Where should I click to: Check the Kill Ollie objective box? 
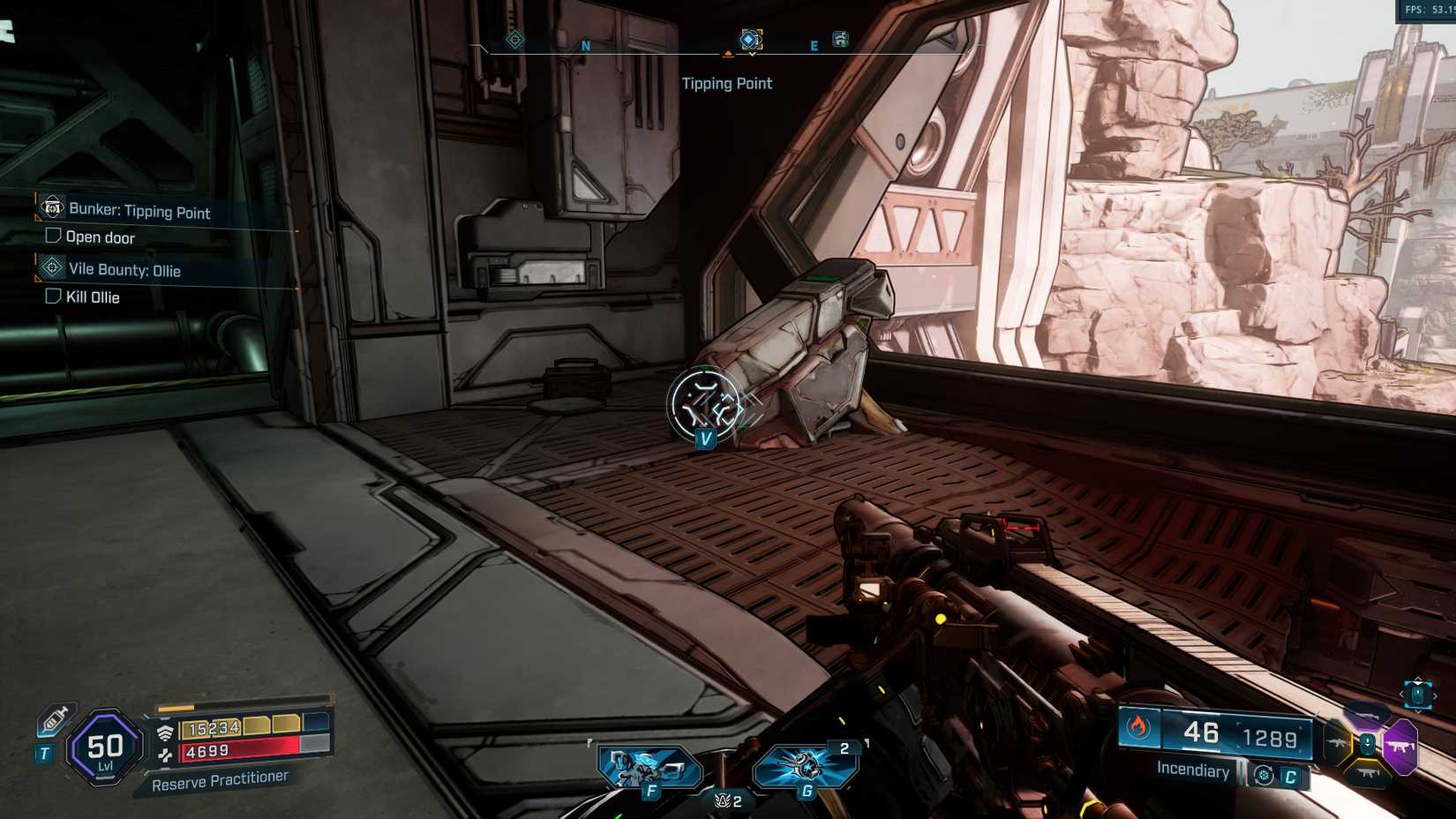pyautogui.click(x=51, y=297)
